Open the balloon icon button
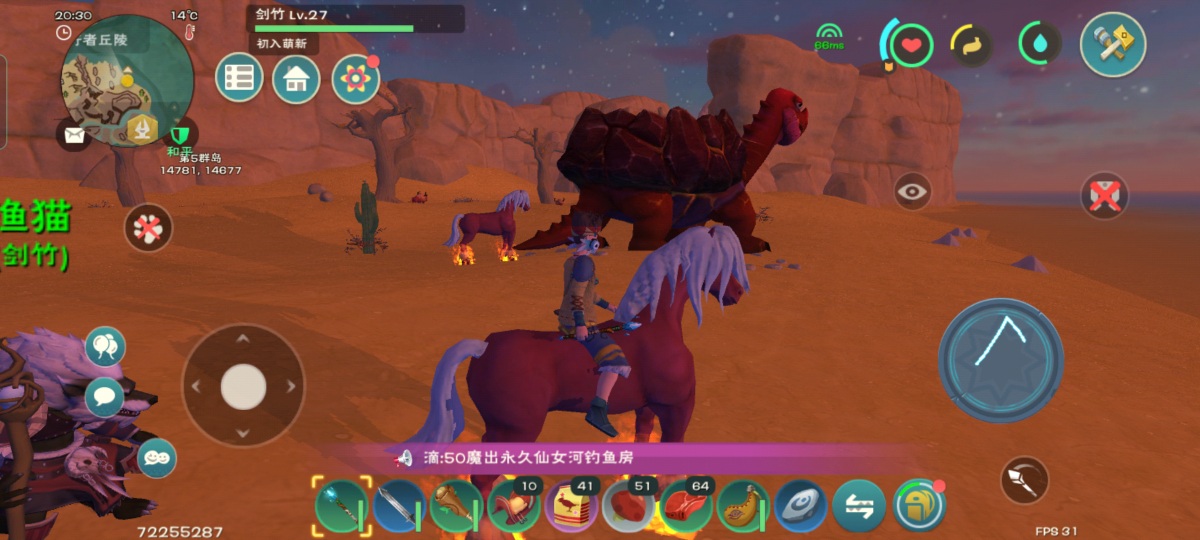 pyautogui.click(x=105, y=346)
